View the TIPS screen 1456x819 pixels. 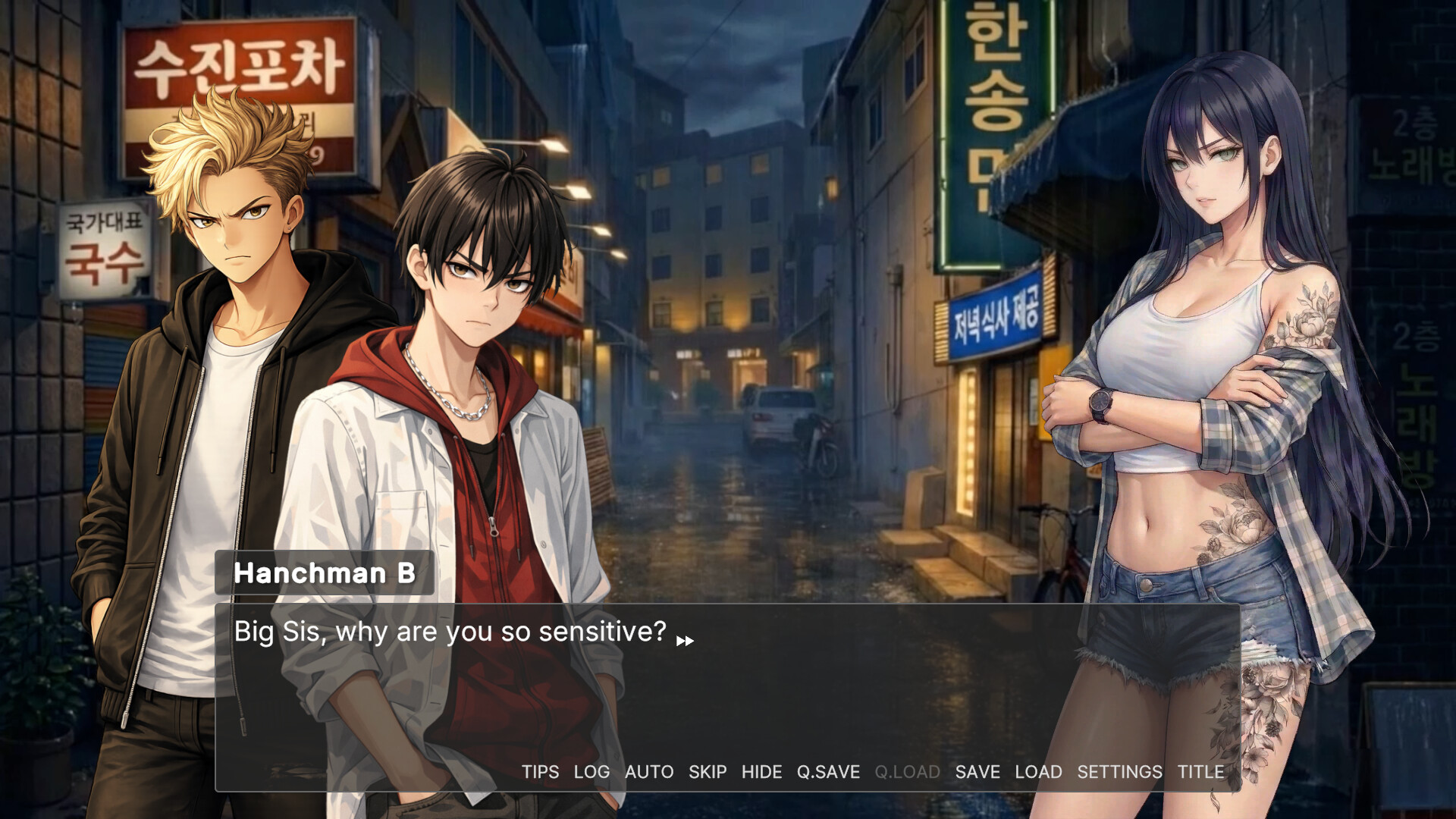pyautogui.click(x=540, y=772)
